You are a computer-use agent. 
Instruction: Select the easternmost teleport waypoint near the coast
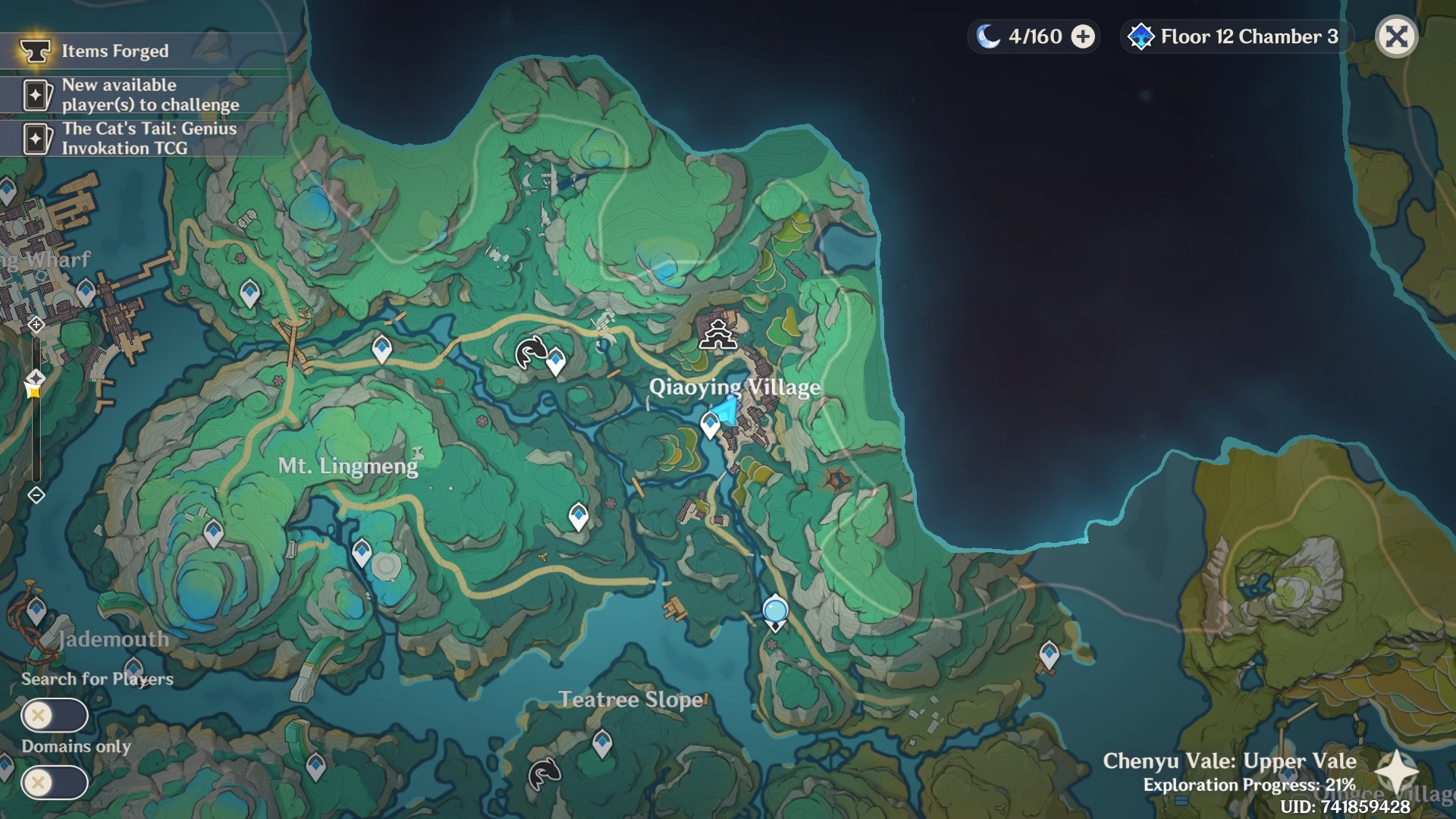click(1049, 654)
